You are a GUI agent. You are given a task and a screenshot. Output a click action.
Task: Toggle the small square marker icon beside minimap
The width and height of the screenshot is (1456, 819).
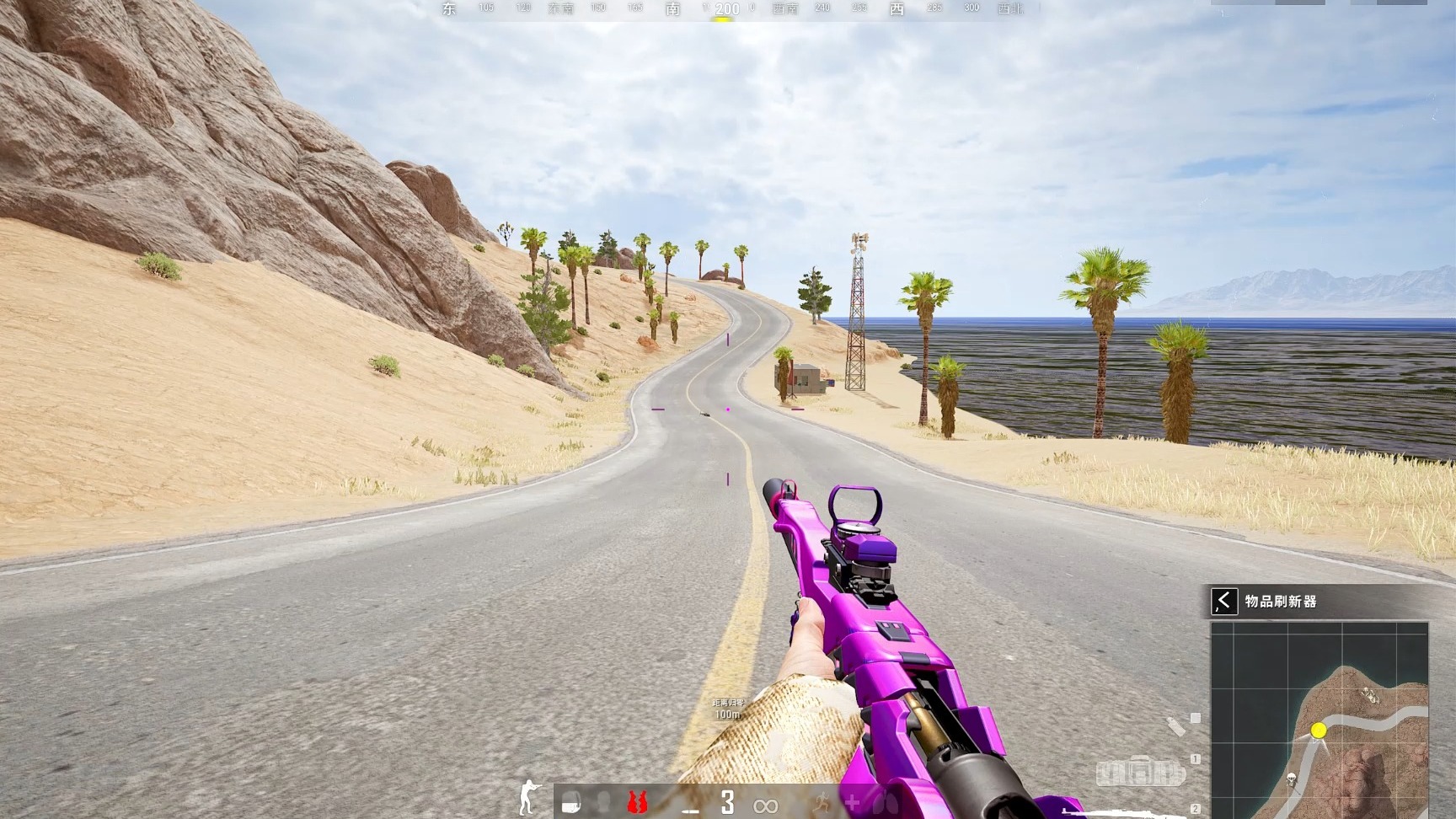(x=1196, y=717)
